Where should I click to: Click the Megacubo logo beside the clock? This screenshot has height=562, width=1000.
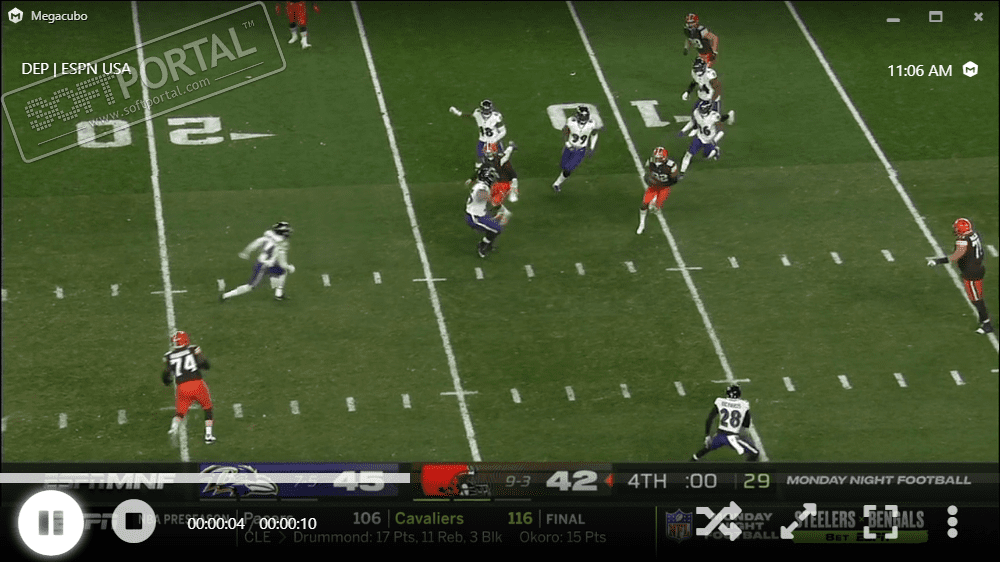[x=970, y=70]
